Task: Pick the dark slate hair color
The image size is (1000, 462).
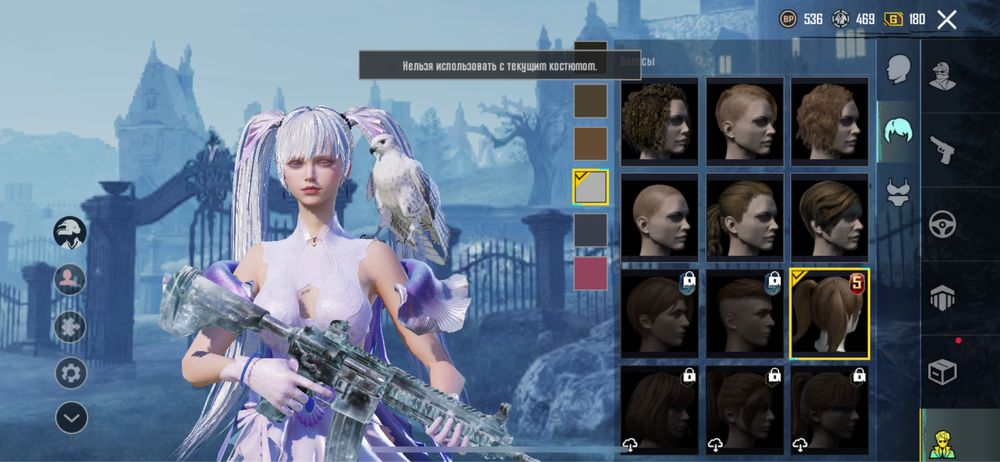Action: coord(590,230)
